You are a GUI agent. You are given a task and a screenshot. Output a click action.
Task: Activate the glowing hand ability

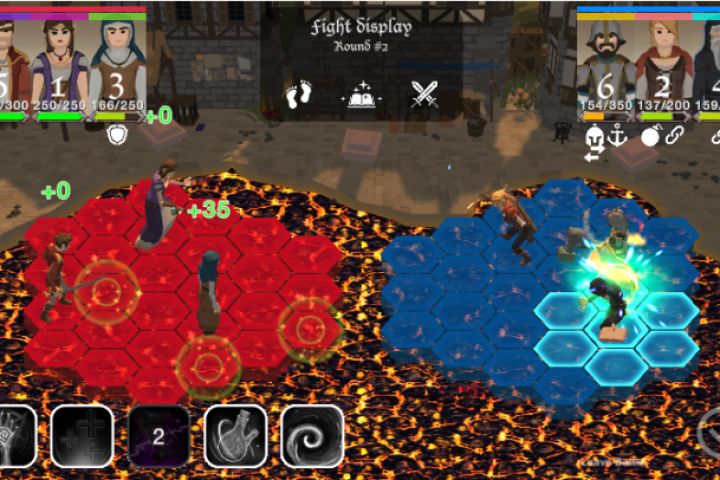(x=14, y=437)
